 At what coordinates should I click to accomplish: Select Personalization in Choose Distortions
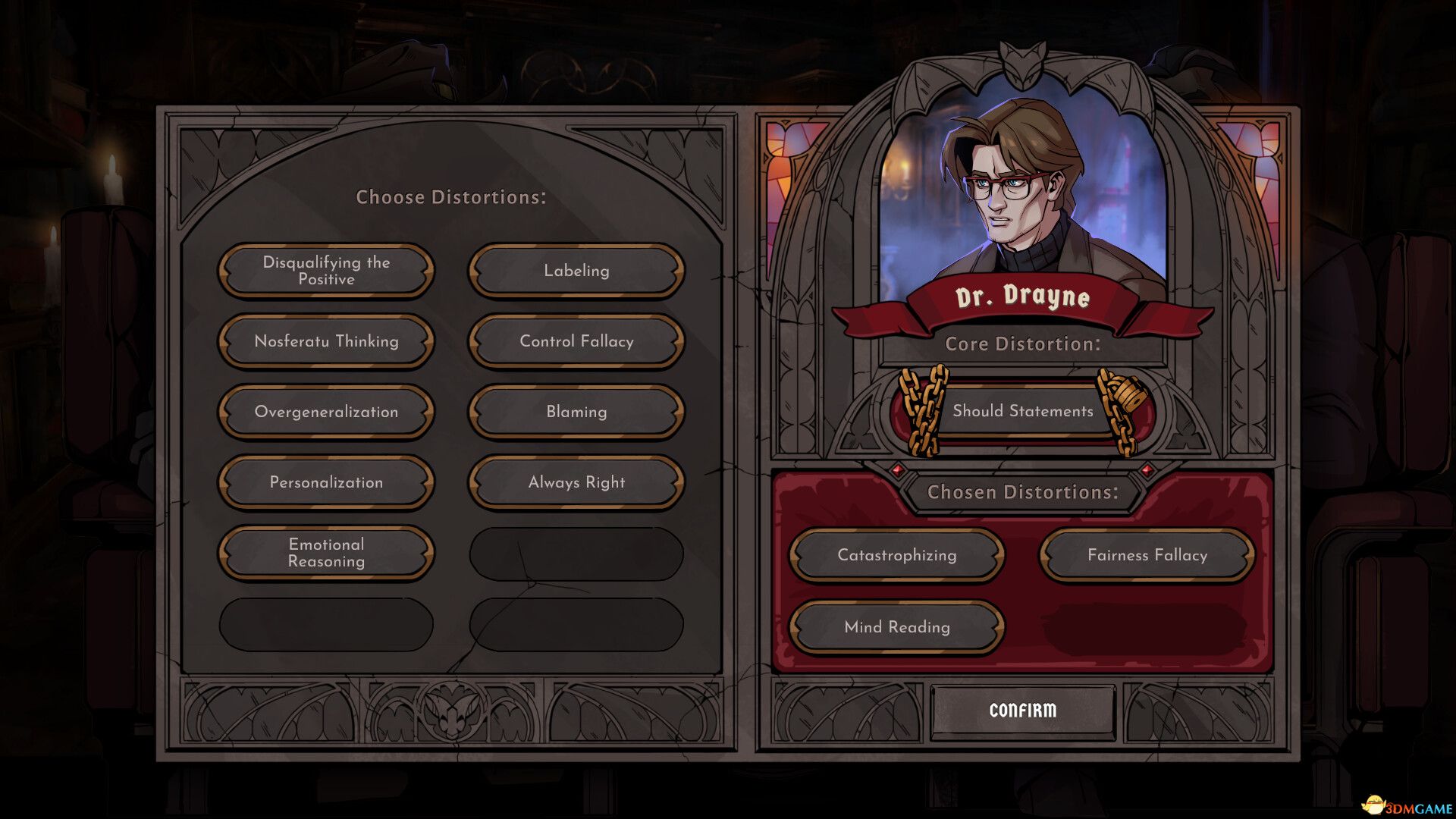pos(325,482)
